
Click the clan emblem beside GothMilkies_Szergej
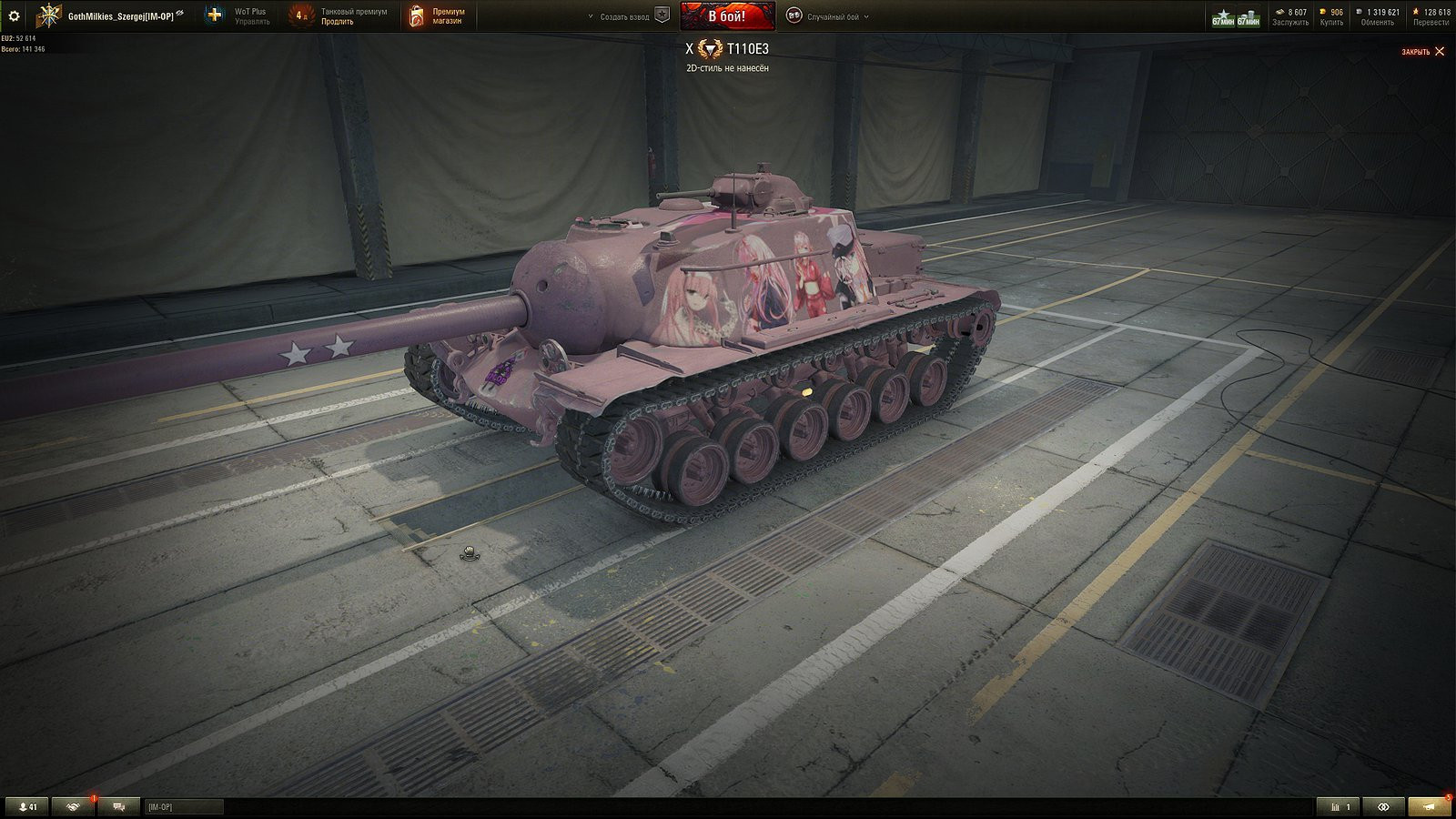point(48,15)
